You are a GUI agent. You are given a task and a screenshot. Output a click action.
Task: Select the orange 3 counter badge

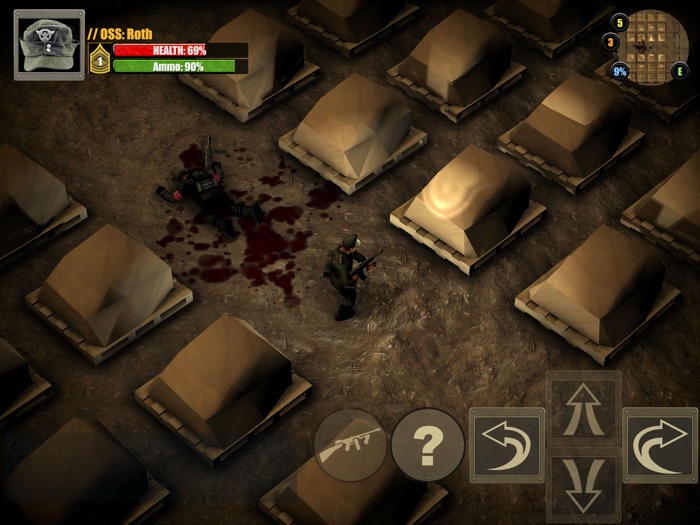[610, 42]
